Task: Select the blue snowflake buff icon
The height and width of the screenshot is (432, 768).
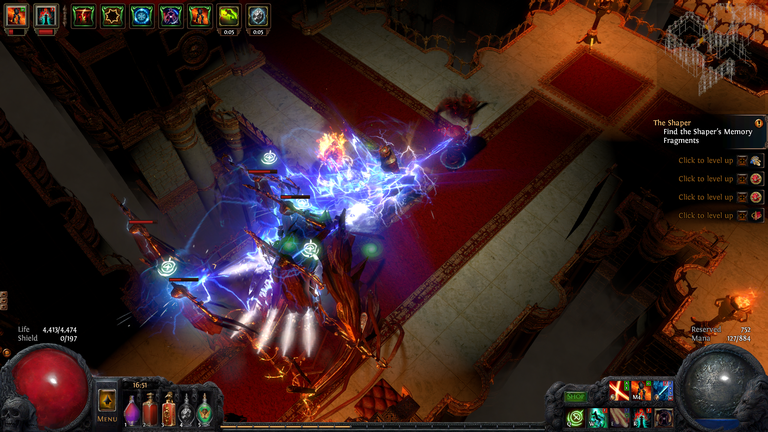Action: (x=142, y=16)
